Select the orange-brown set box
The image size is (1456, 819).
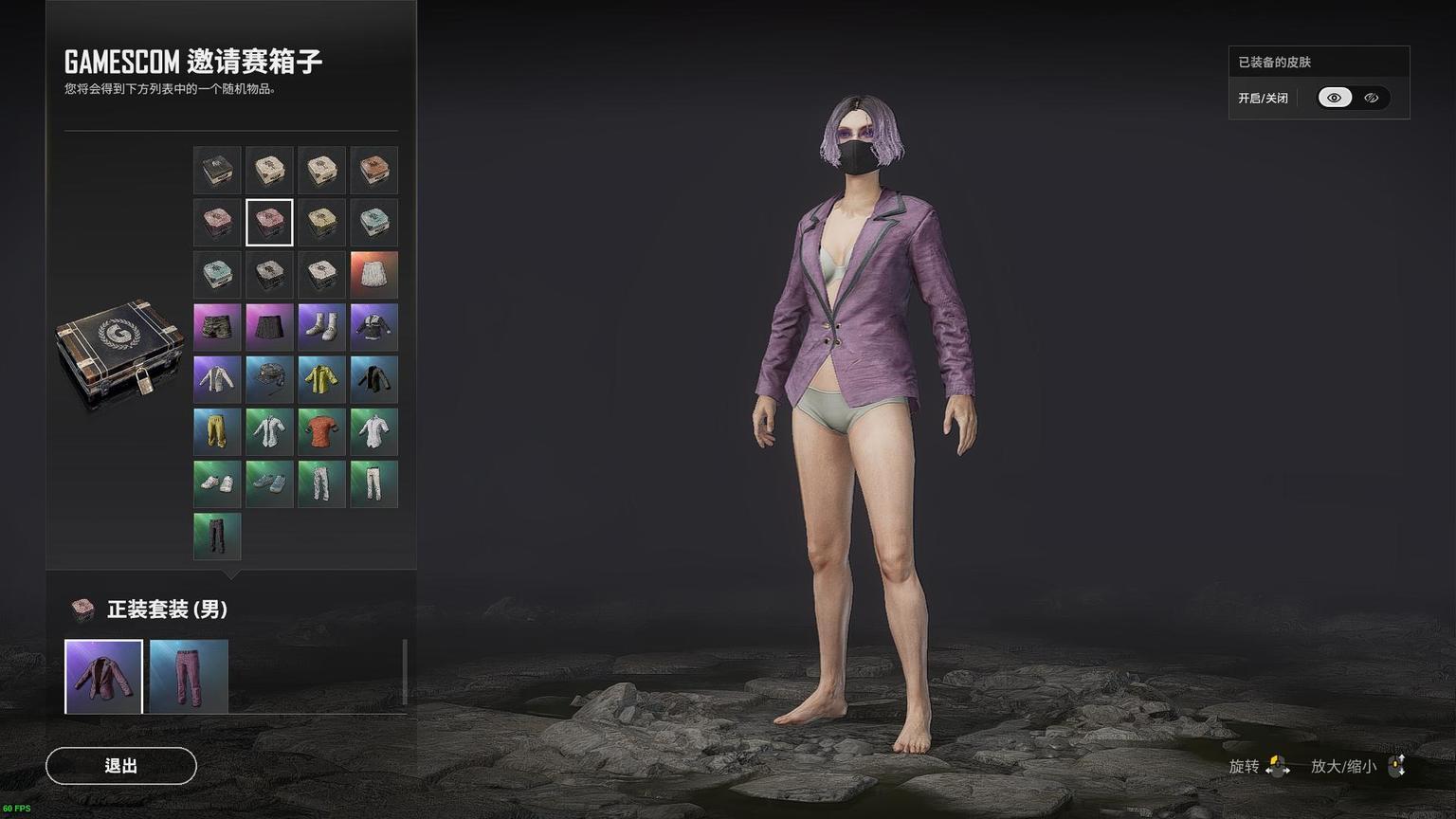tap(373, 171)
